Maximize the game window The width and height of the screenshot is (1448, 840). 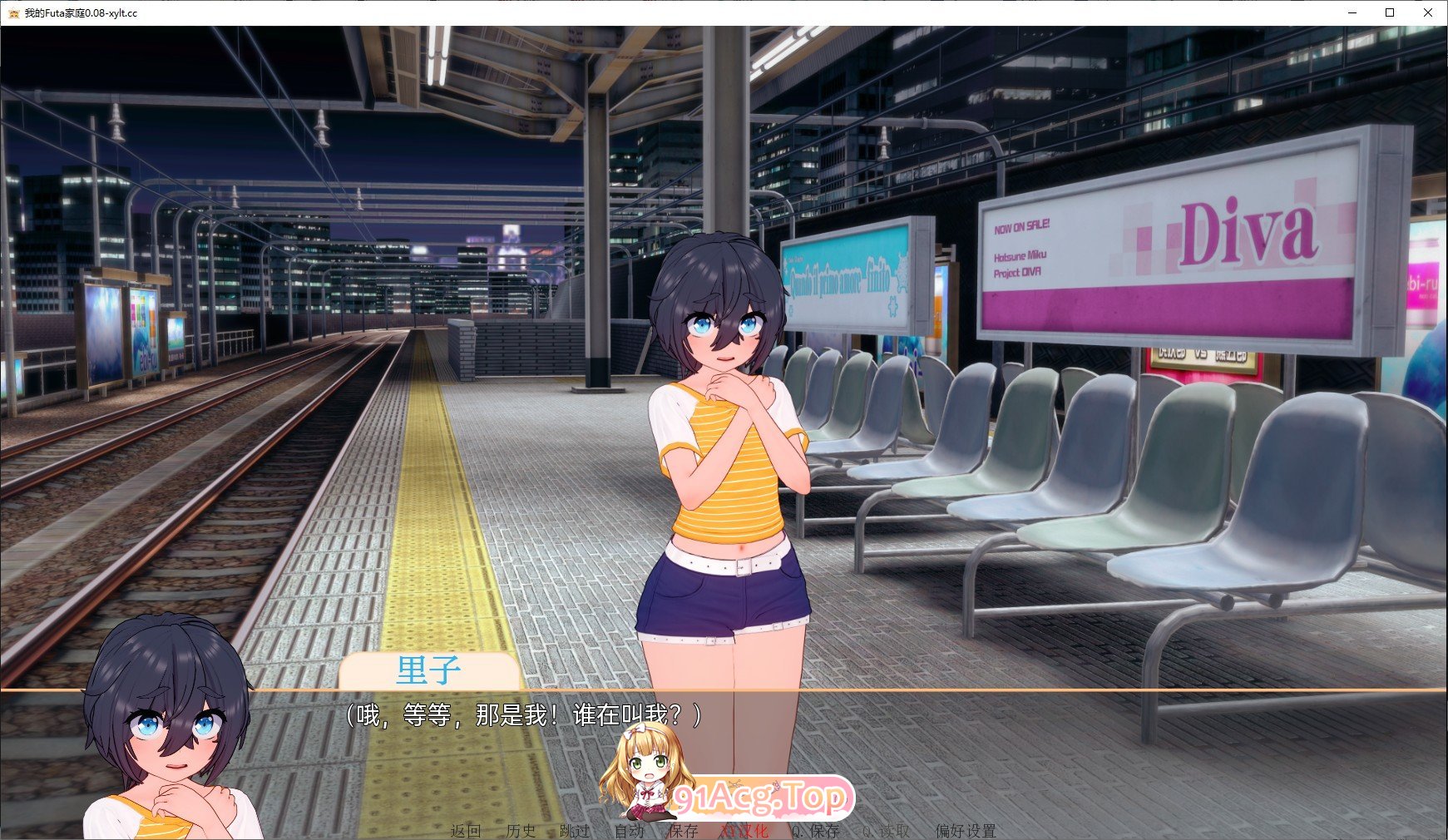1390,12
